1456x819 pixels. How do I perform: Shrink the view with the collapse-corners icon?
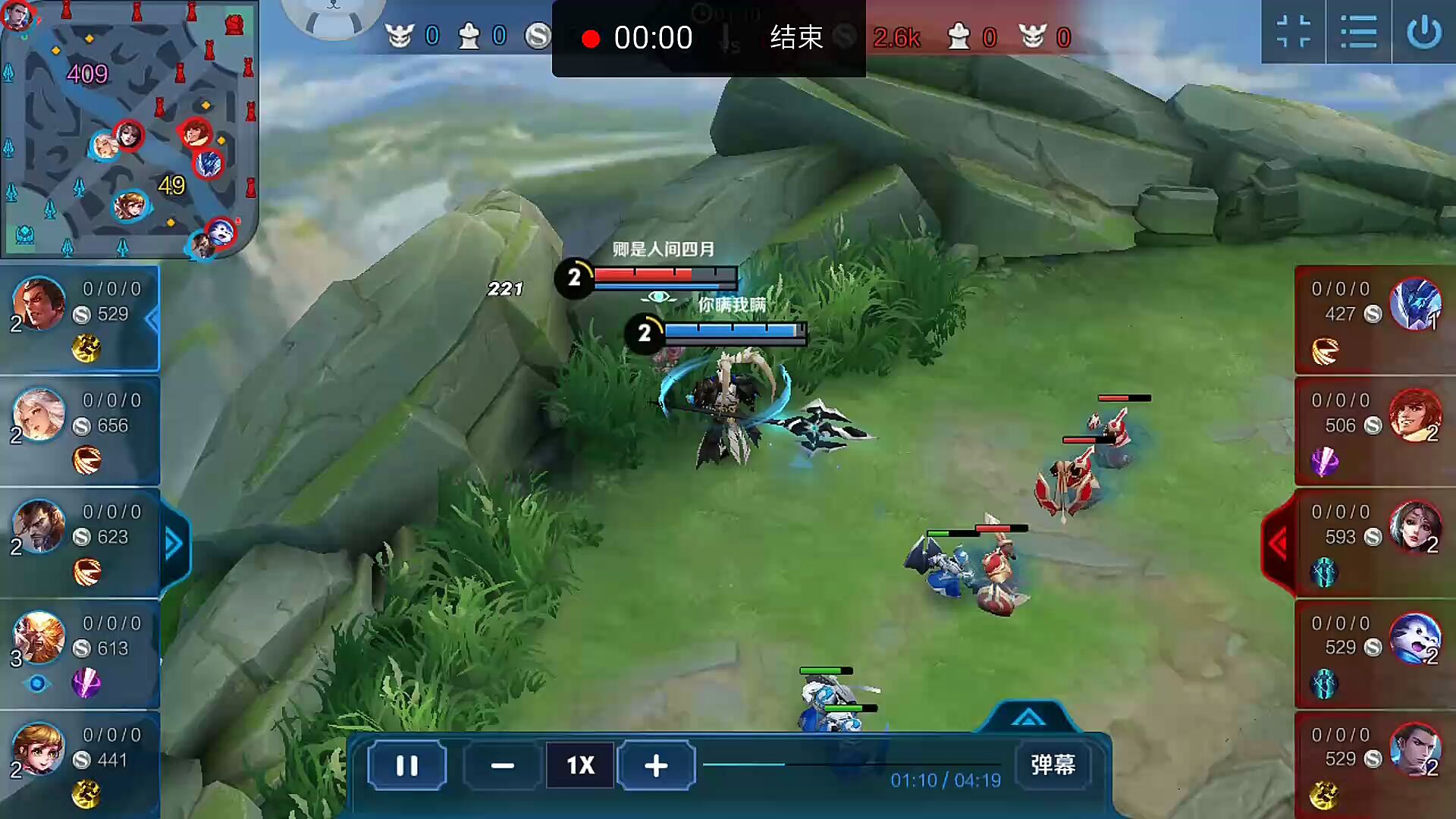coord(1293,33)
